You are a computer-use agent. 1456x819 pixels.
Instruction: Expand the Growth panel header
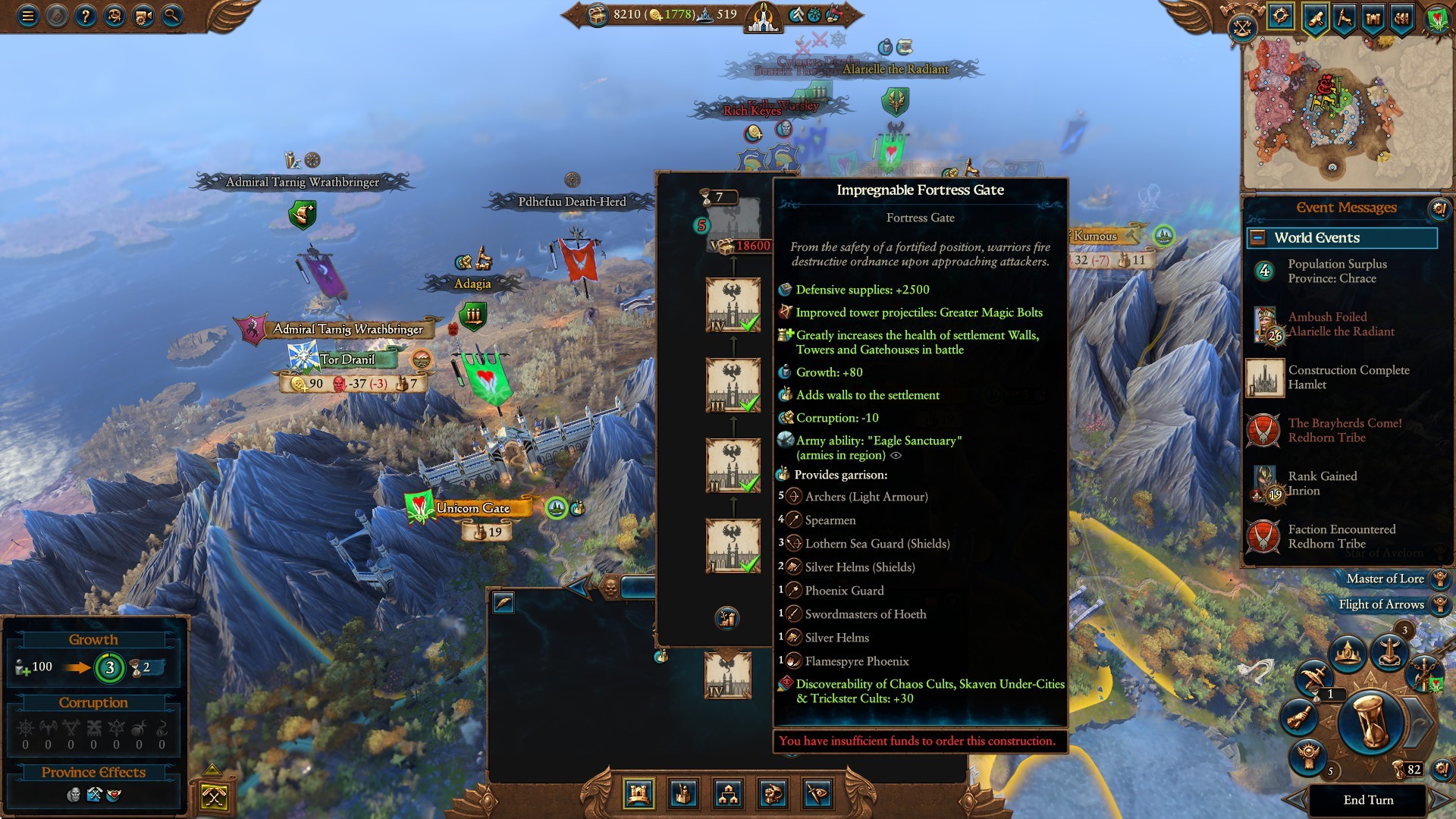pos(94,639)
